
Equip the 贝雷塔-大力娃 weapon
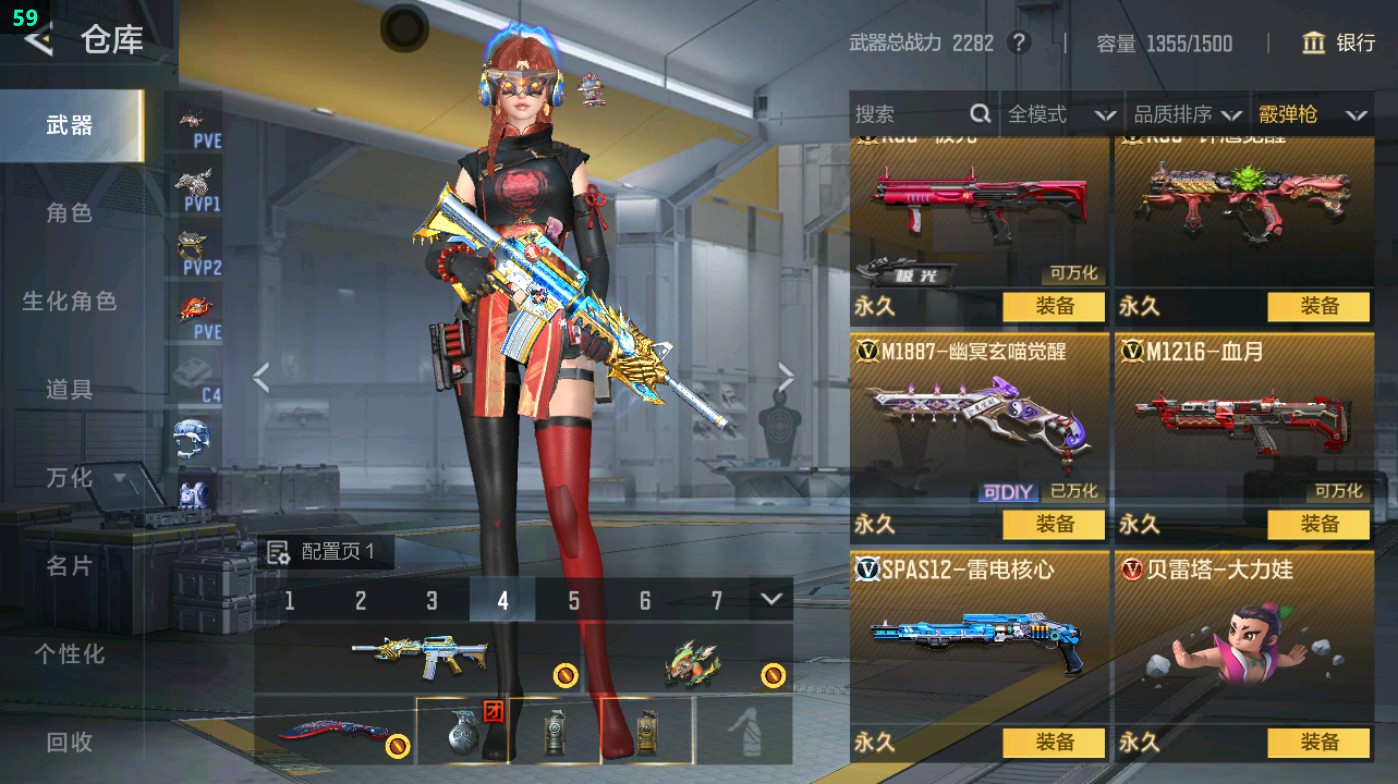(x=1318, y=742)
